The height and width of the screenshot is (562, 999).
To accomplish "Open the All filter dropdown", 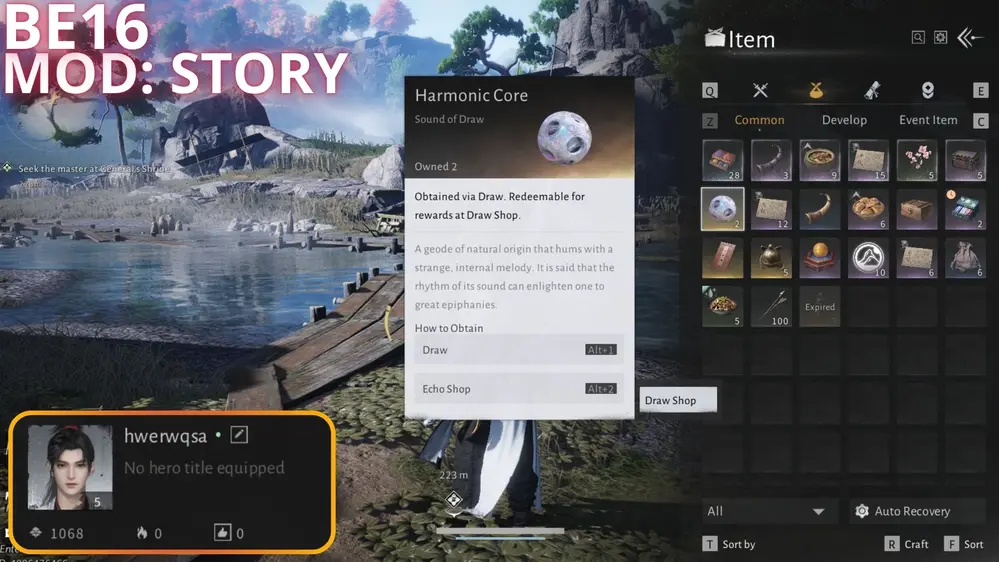I will (x=767, y=511).
